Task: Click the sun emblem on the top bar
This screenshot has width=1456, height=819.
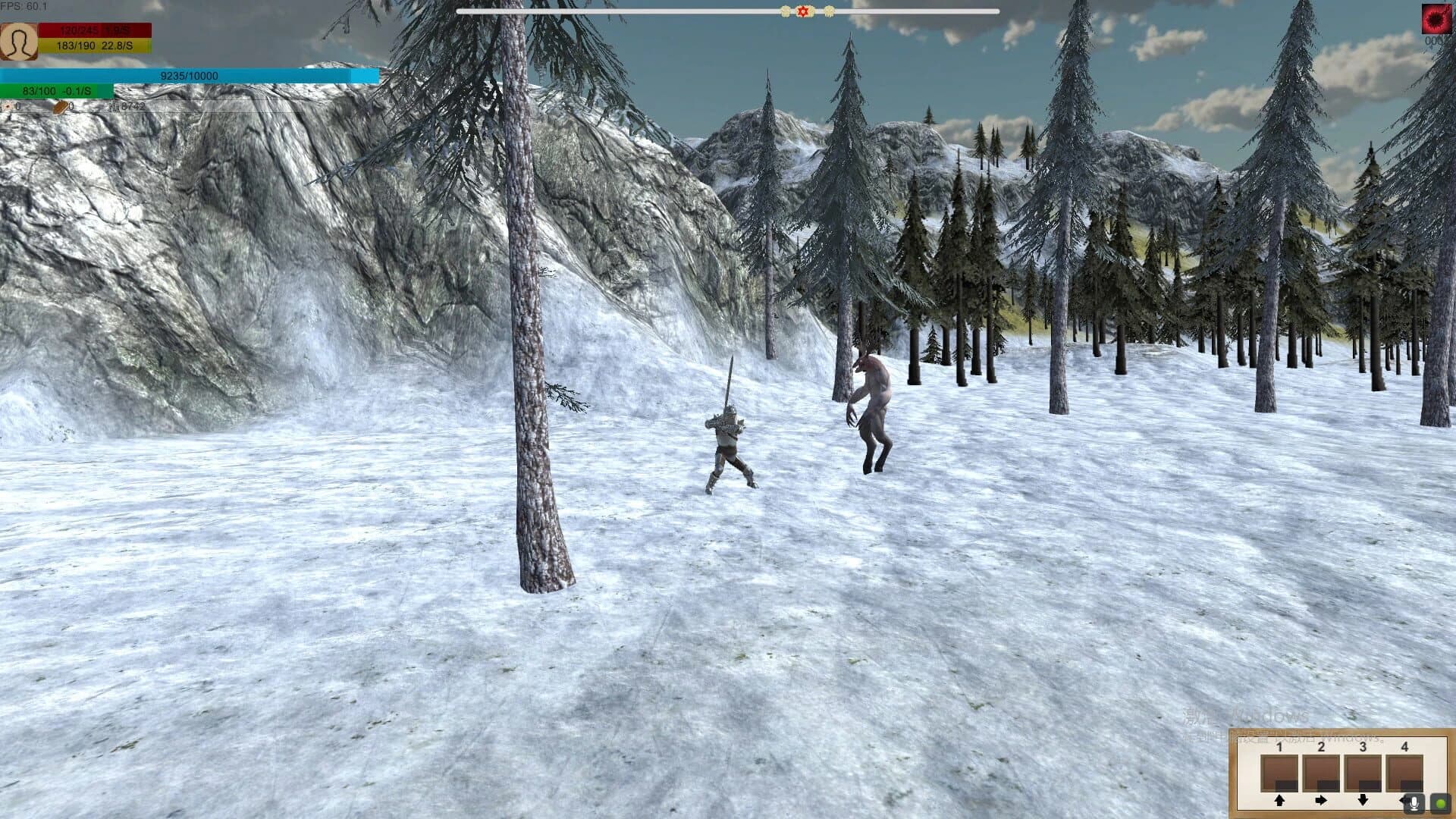Action: point(802,12)
